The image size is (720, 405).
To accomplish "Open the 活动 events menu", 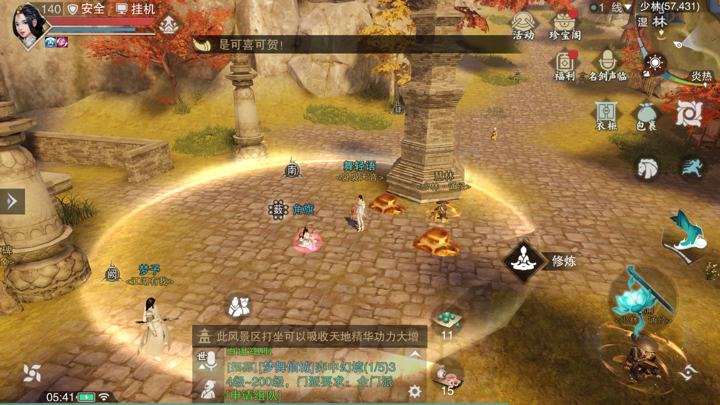I will (523, 25).
